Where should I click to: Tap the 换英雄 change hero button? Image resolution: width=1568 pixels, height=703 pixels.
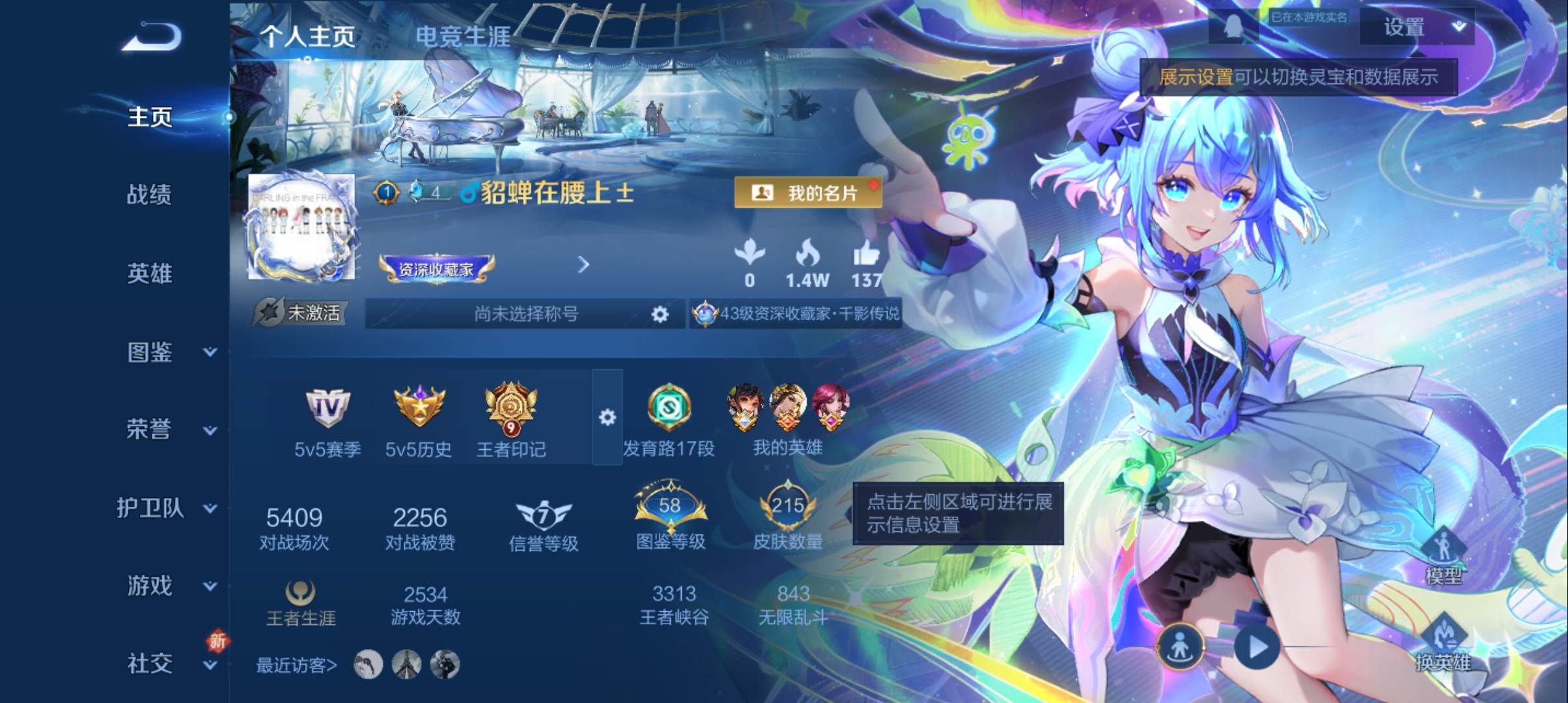(1443, 644)
